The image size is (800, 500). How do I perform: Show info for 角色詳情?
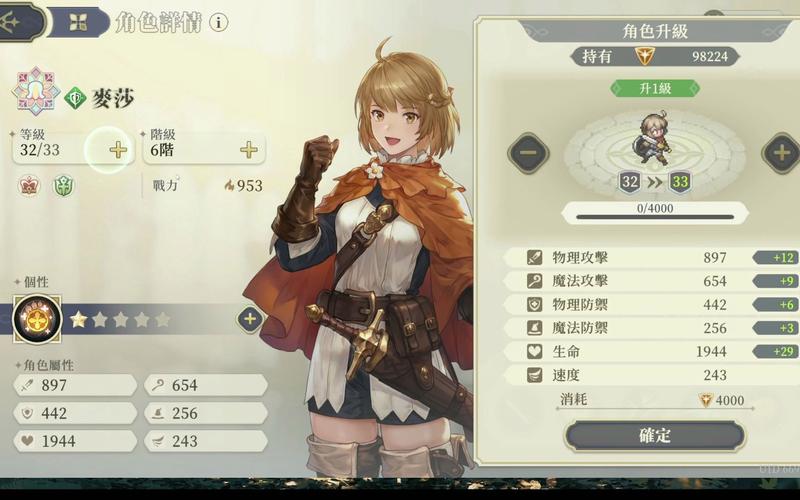[x=218, y=22]
